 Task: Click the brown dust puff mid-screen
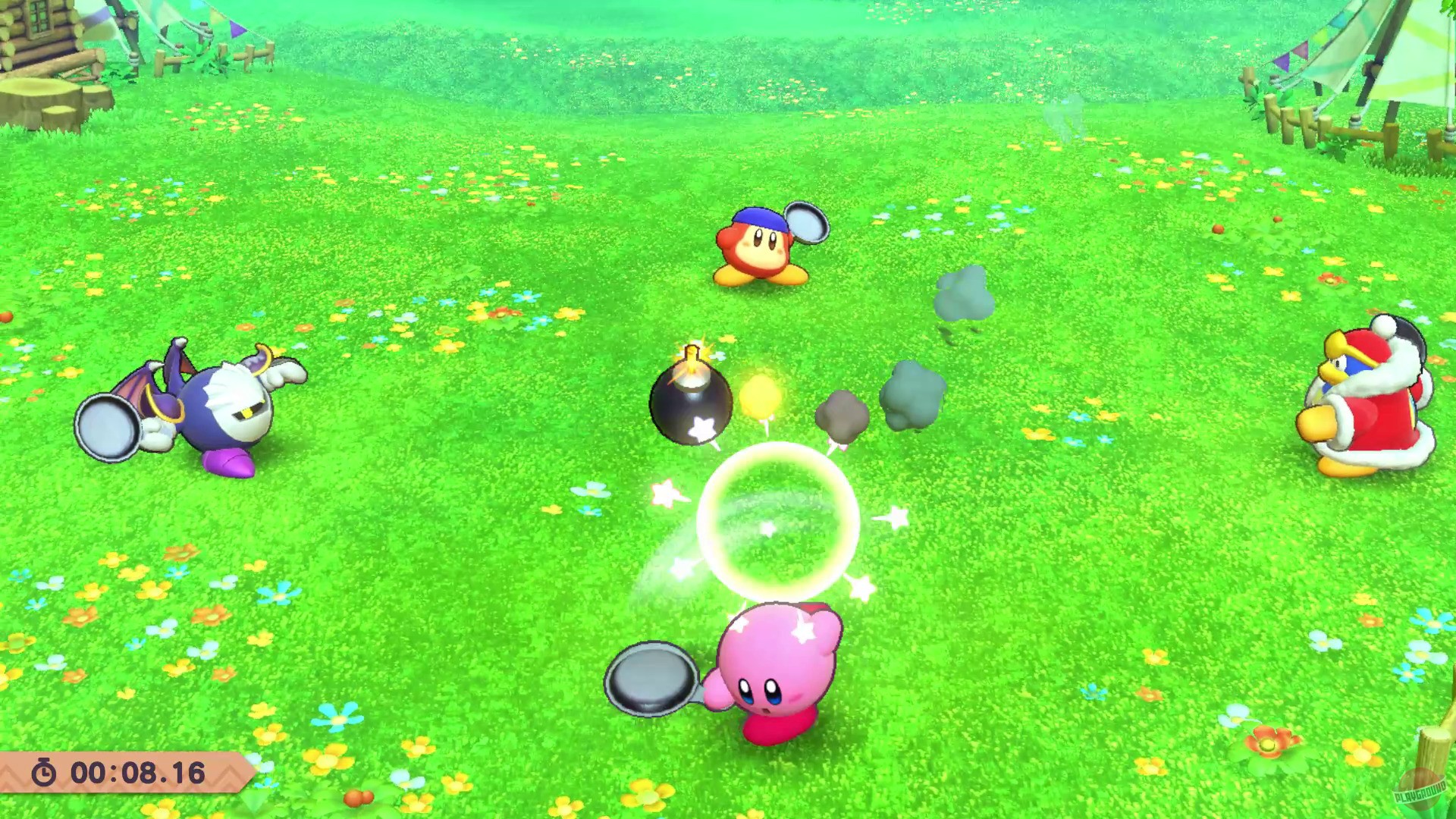tap(842, 413)
